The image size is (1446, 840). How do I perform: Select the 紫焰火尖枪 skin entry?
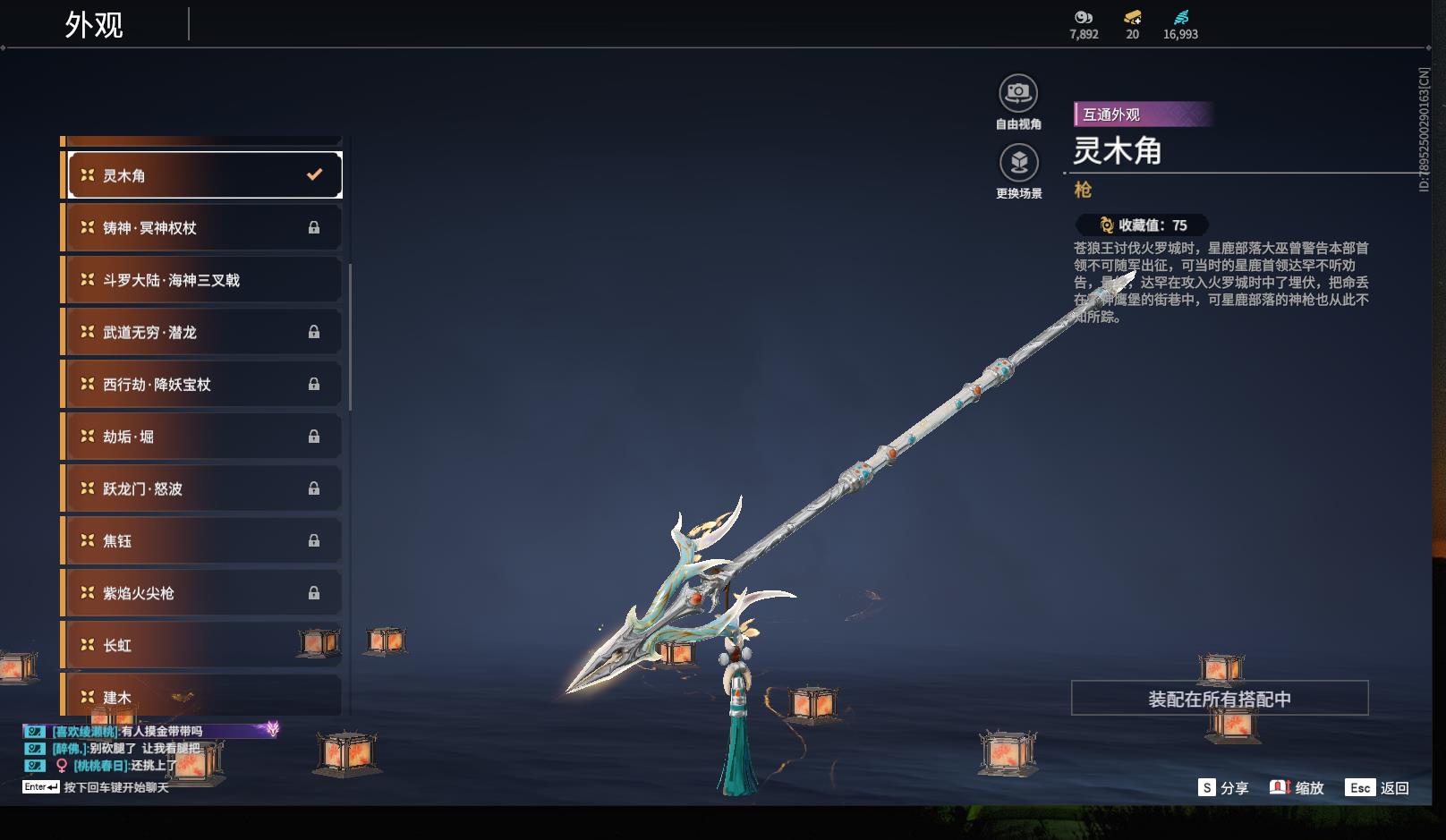tap(205, 593)
